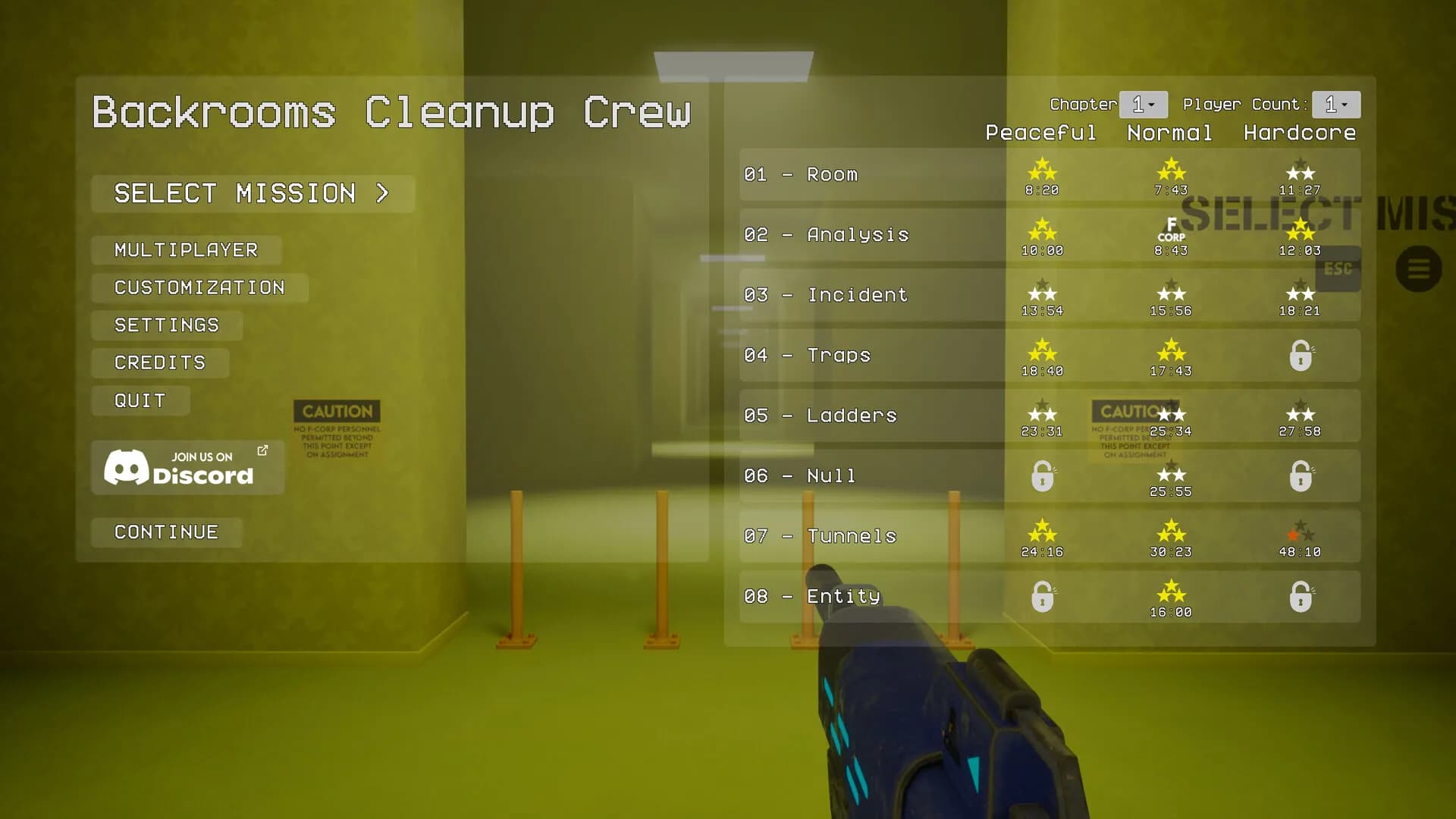Open the Chapter dropdown

(1143, 104)
